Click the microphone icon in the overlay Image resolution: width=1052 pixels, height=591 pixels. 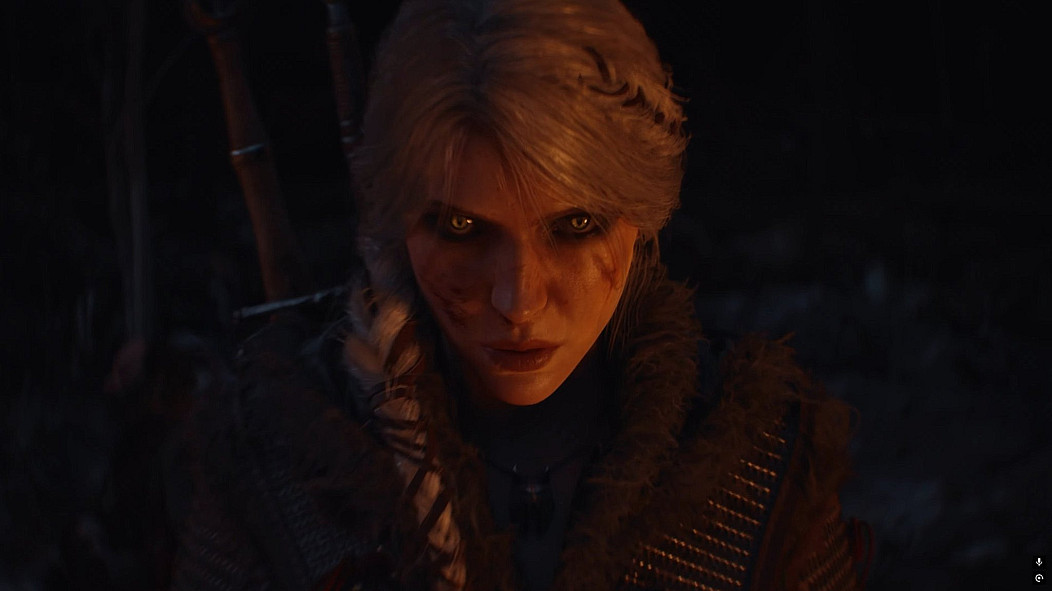pos(1039,562)
